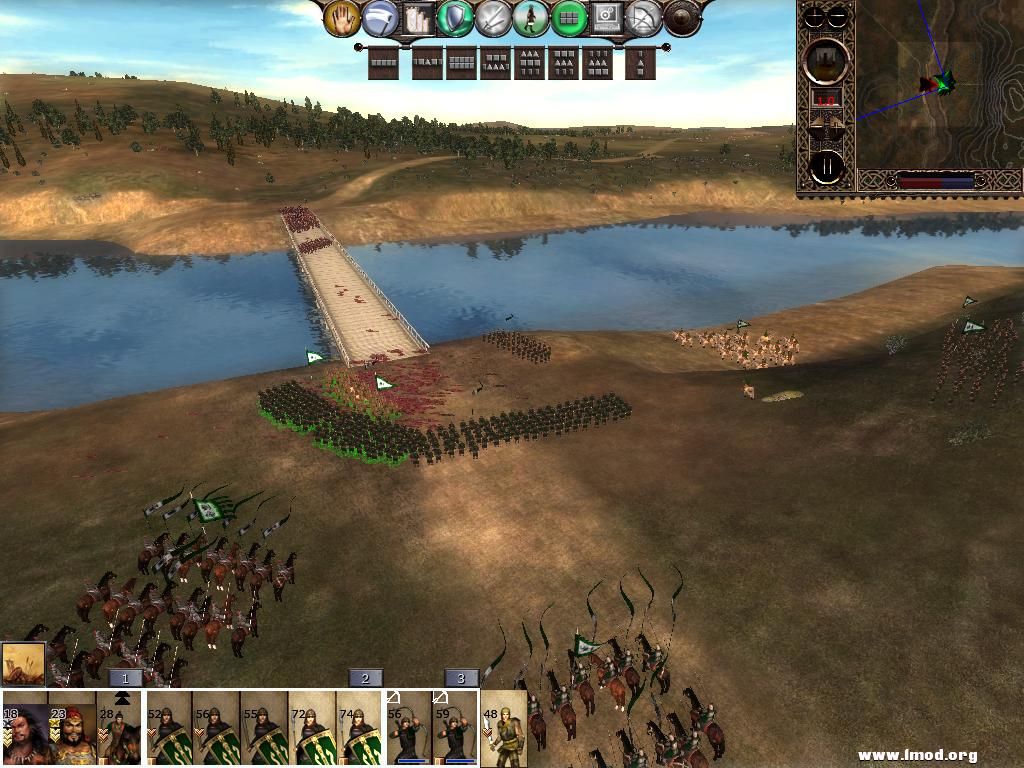Zoom in on the minimap

(816, 16)
